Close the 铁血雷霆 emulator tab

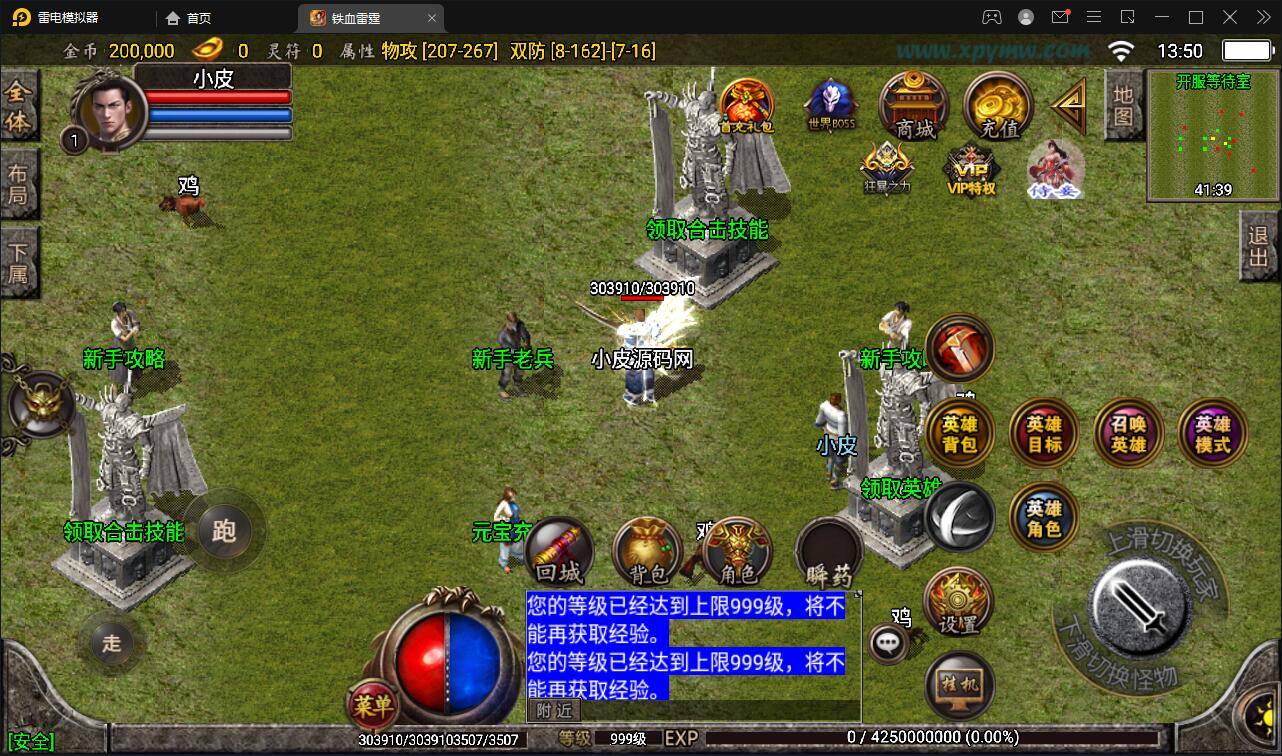pos(432,18)
